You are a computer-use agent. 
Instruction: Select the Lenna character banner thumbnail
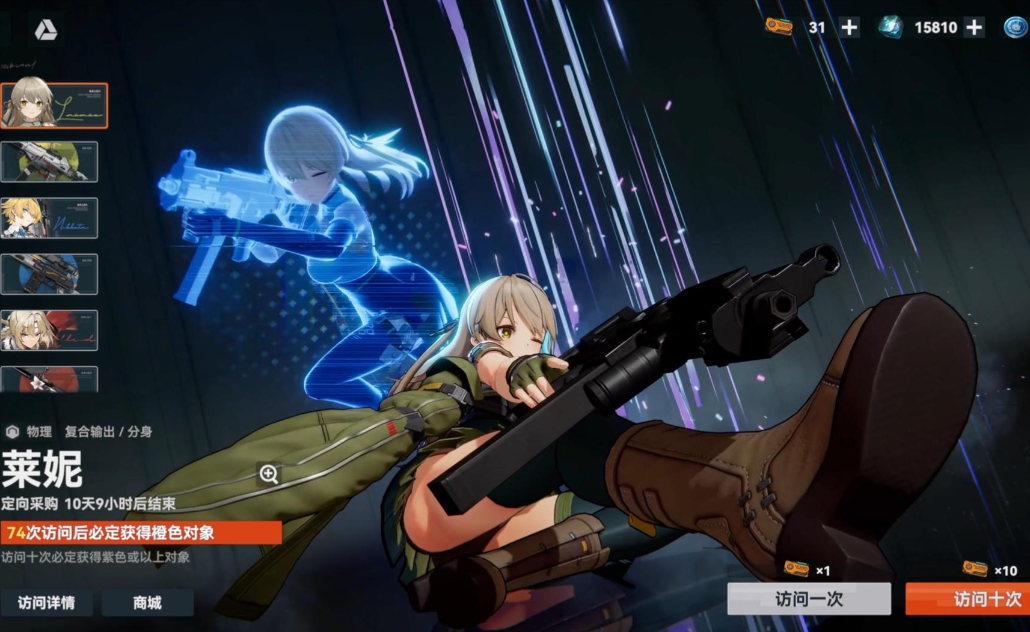54,105
